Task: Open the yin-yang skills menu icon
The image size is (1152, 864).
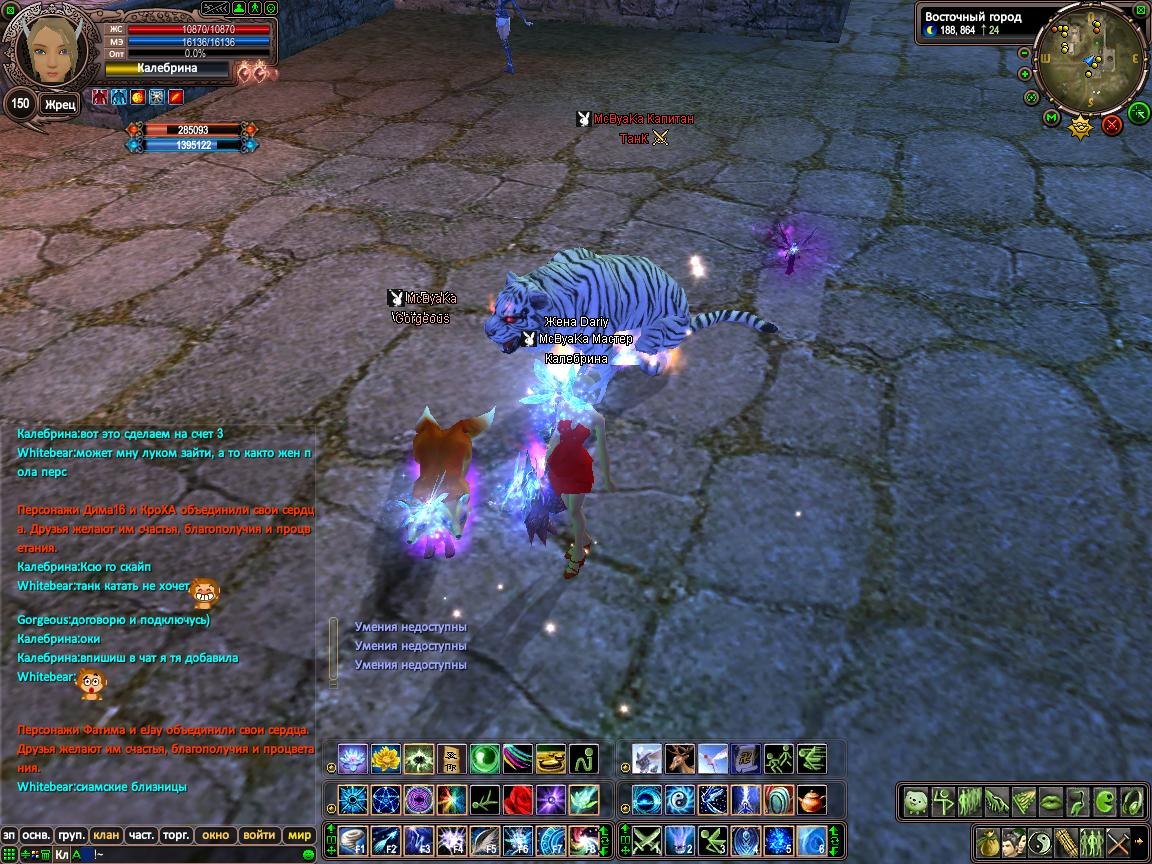Action: (x=1039, y=841)
